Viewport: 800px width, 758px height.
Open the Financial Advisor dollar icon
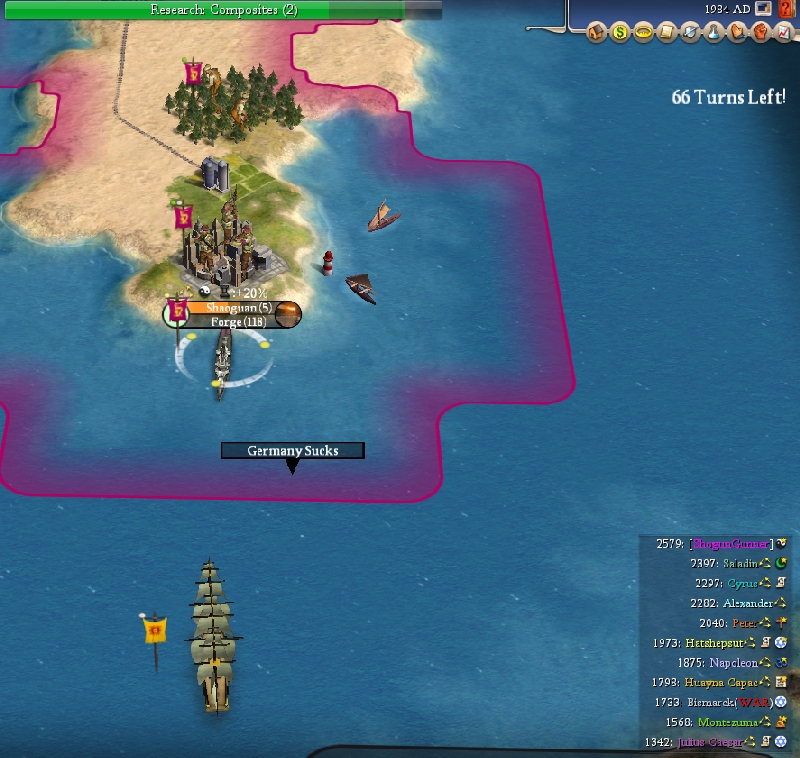point(620,33)
